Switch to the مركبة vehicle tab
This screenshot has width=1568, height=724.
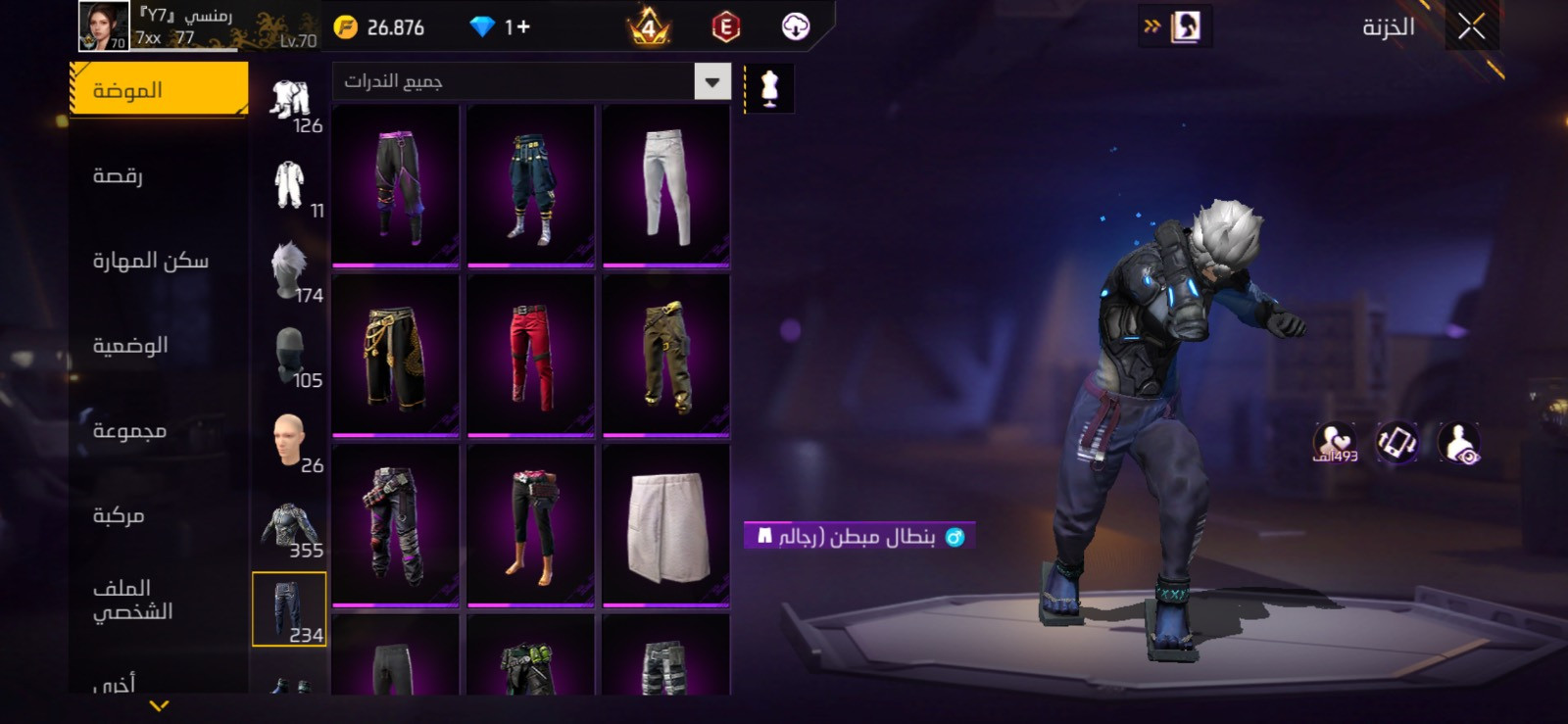point(119,515)
